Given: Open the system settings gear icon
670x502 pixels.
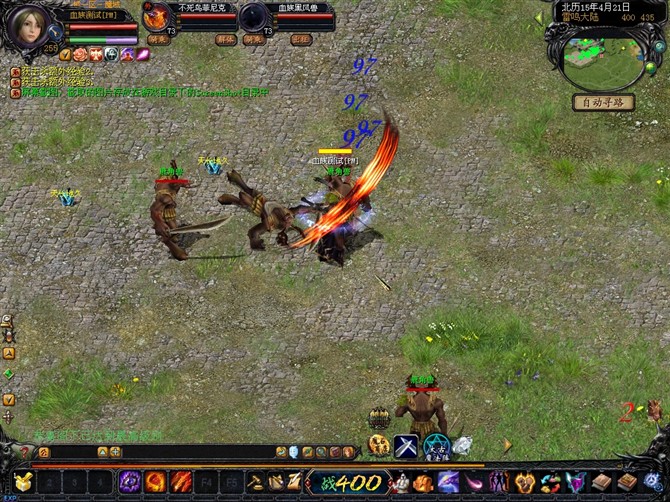Looking at the screenshot, I should [653, 482].
